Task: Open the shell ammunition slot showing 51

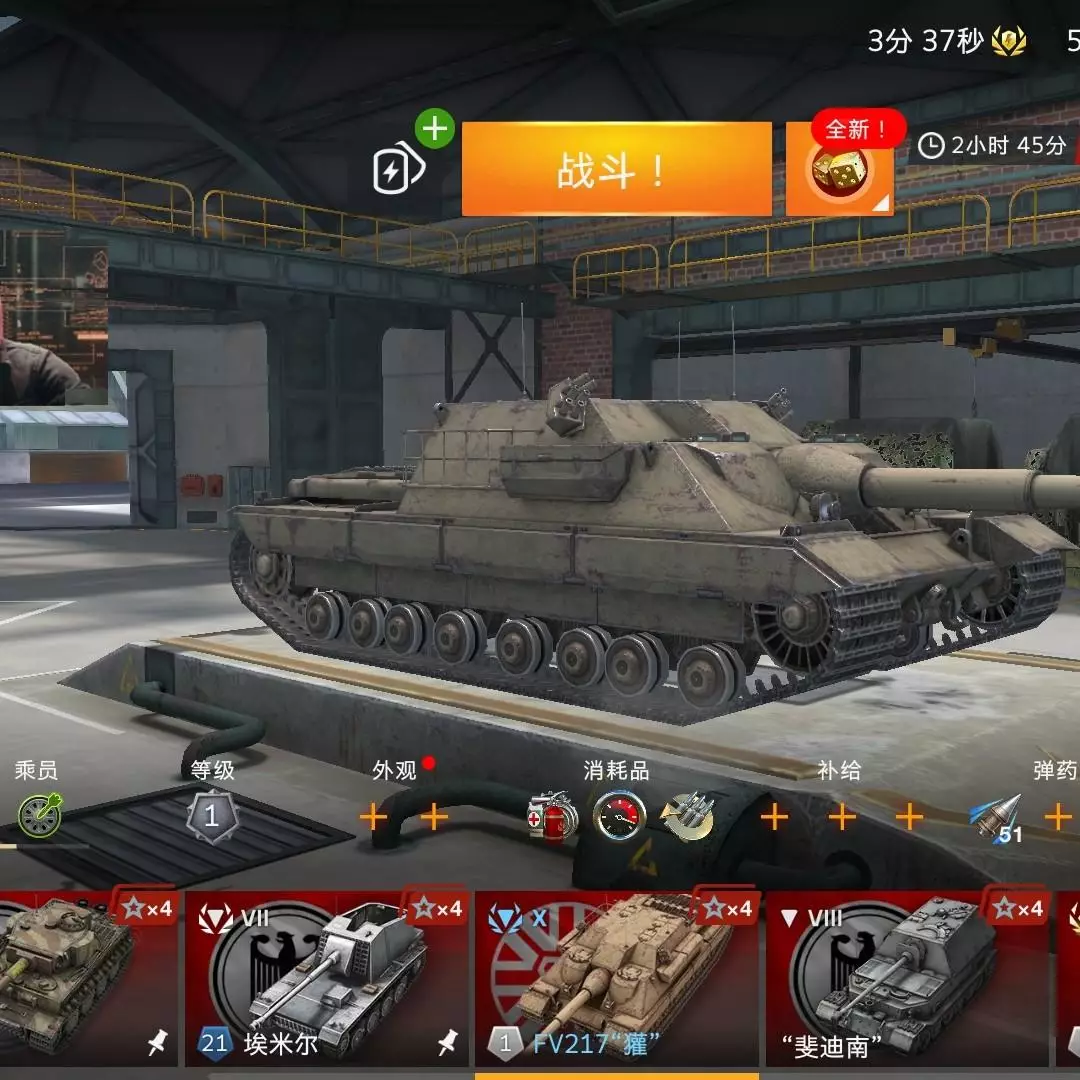Action: point(996,819)
